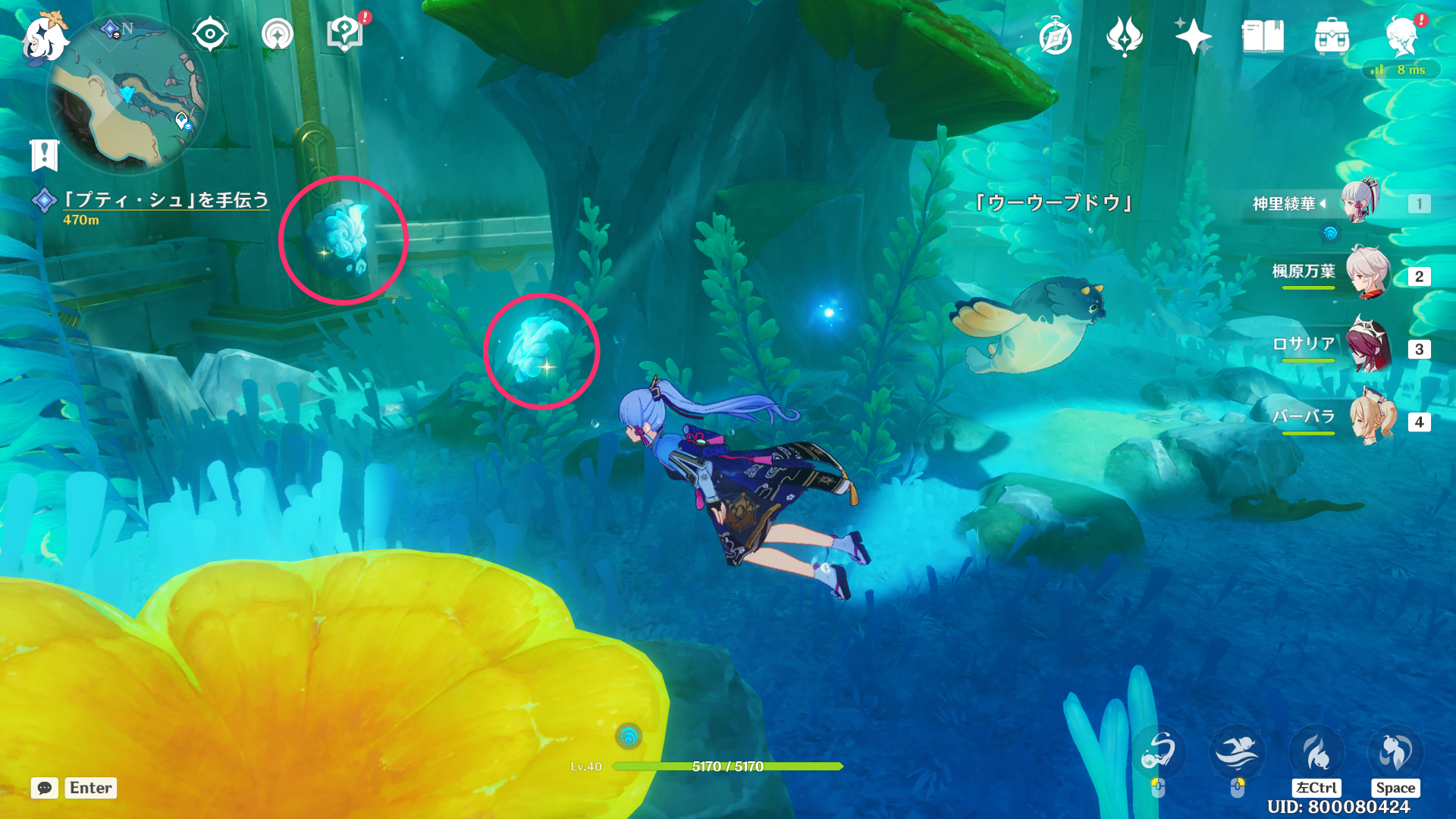The image size is (1456, 819).
Task: Open the feedback icon with red badge
Action: pos(345,33)
